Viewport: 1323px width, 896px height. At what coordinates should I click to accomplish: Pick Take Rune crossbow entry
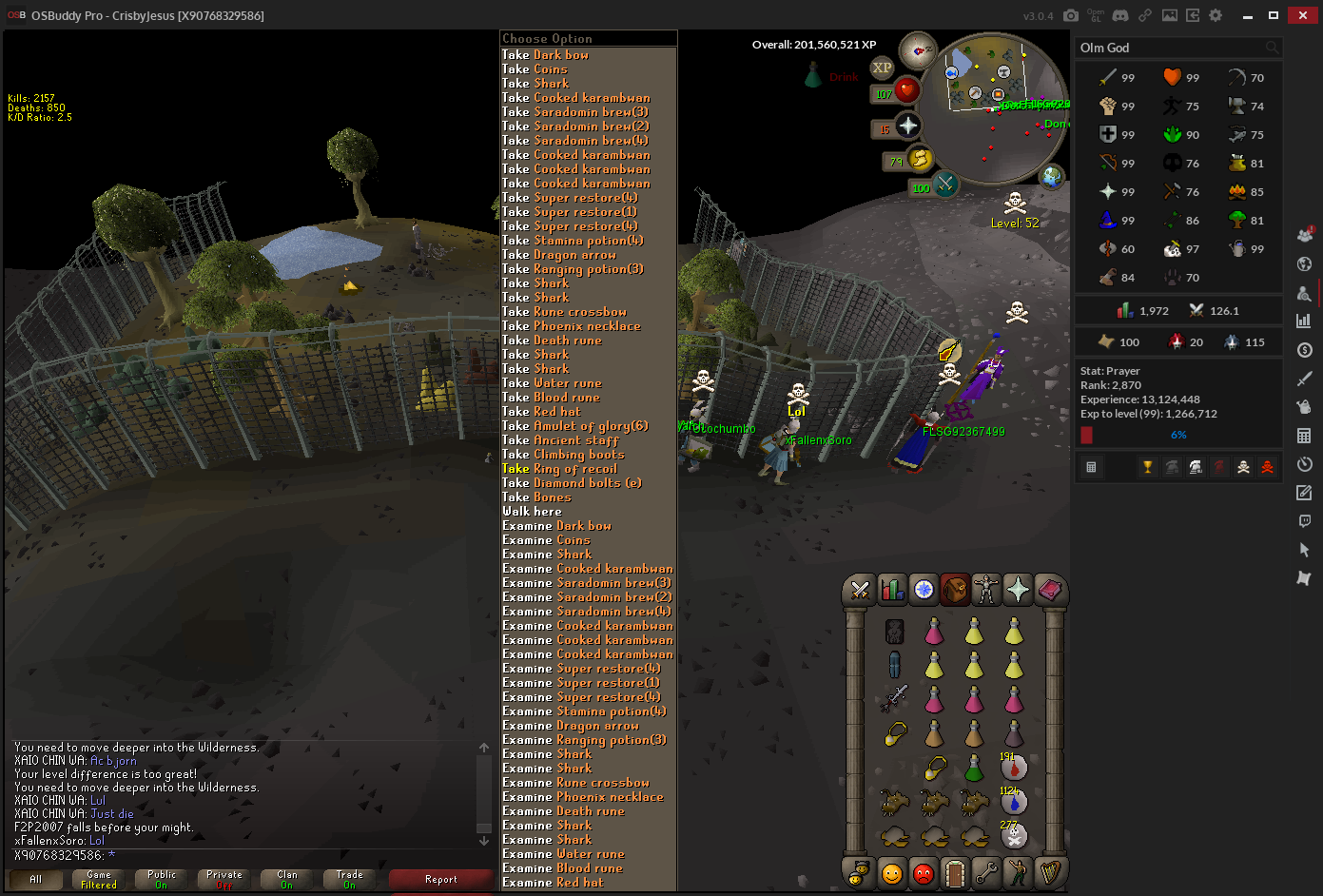(564, 312)
